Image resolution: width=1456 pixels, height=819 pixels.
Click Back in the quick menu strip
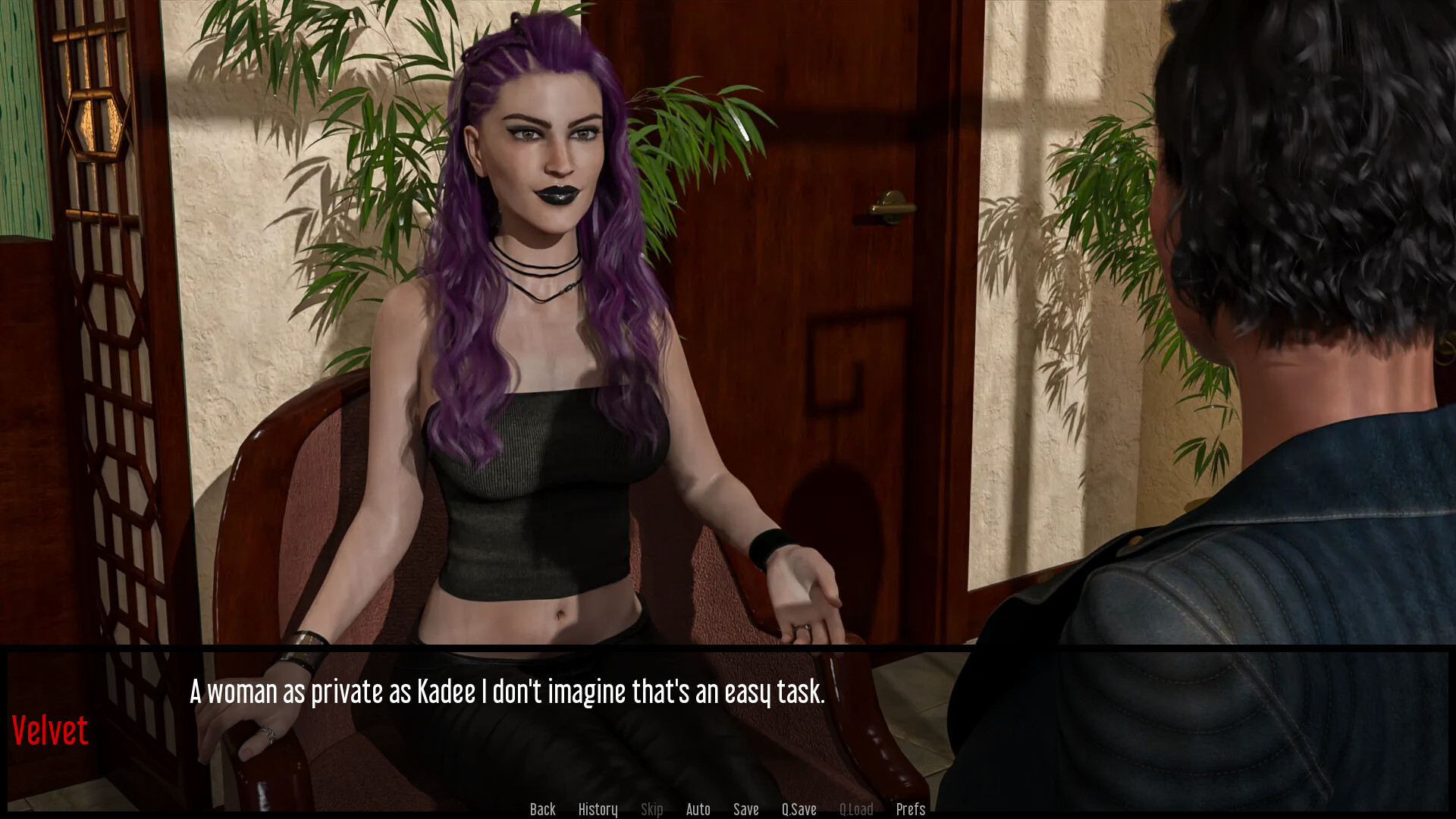[x=542, y=808]
